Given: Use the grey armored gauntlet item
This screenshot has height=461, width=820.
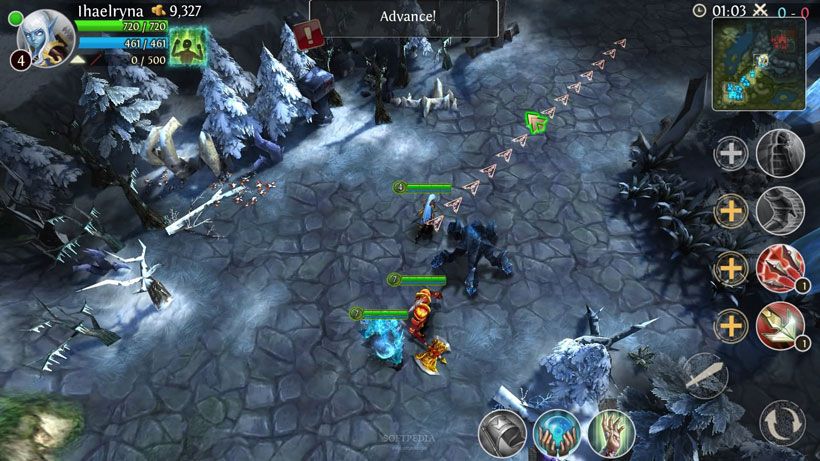Looking at the screenshot, I should point(503,432).
